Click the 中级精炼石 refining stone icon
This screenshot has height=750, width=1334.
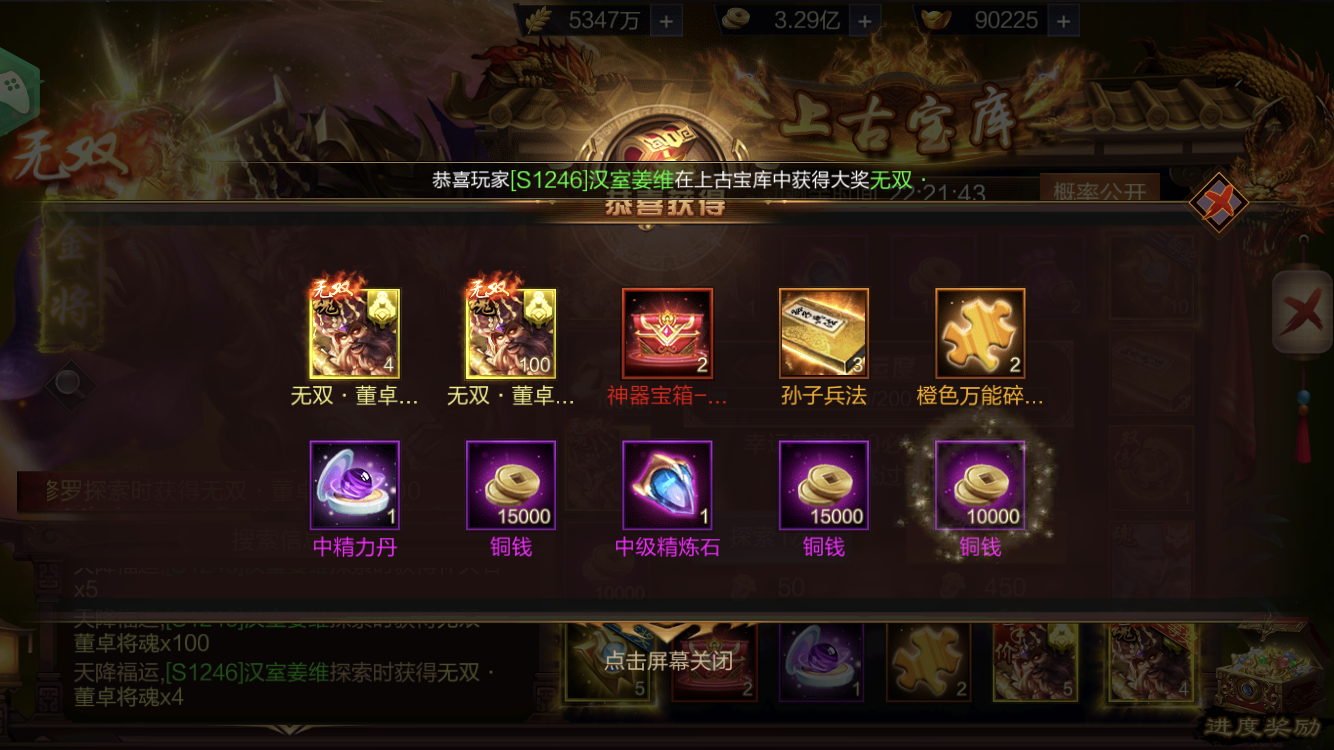tap(667, 487)
